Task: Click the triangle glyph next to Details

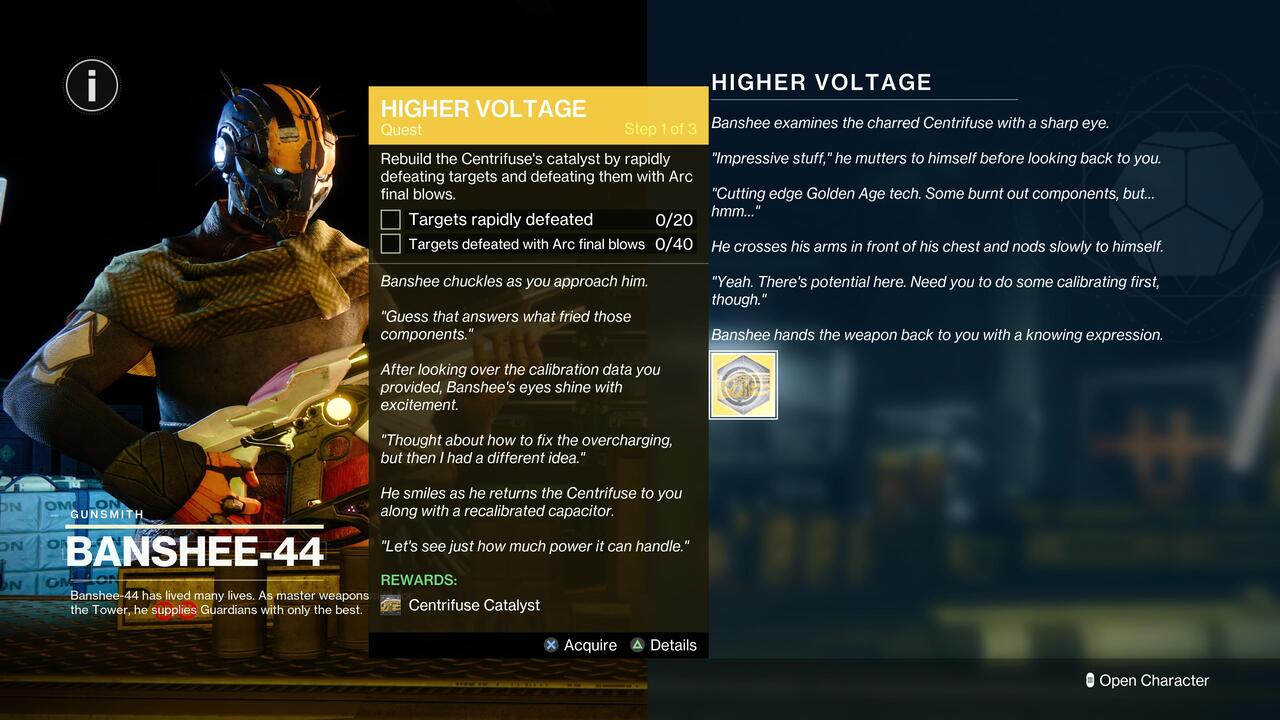Action: tap(638, 645)
